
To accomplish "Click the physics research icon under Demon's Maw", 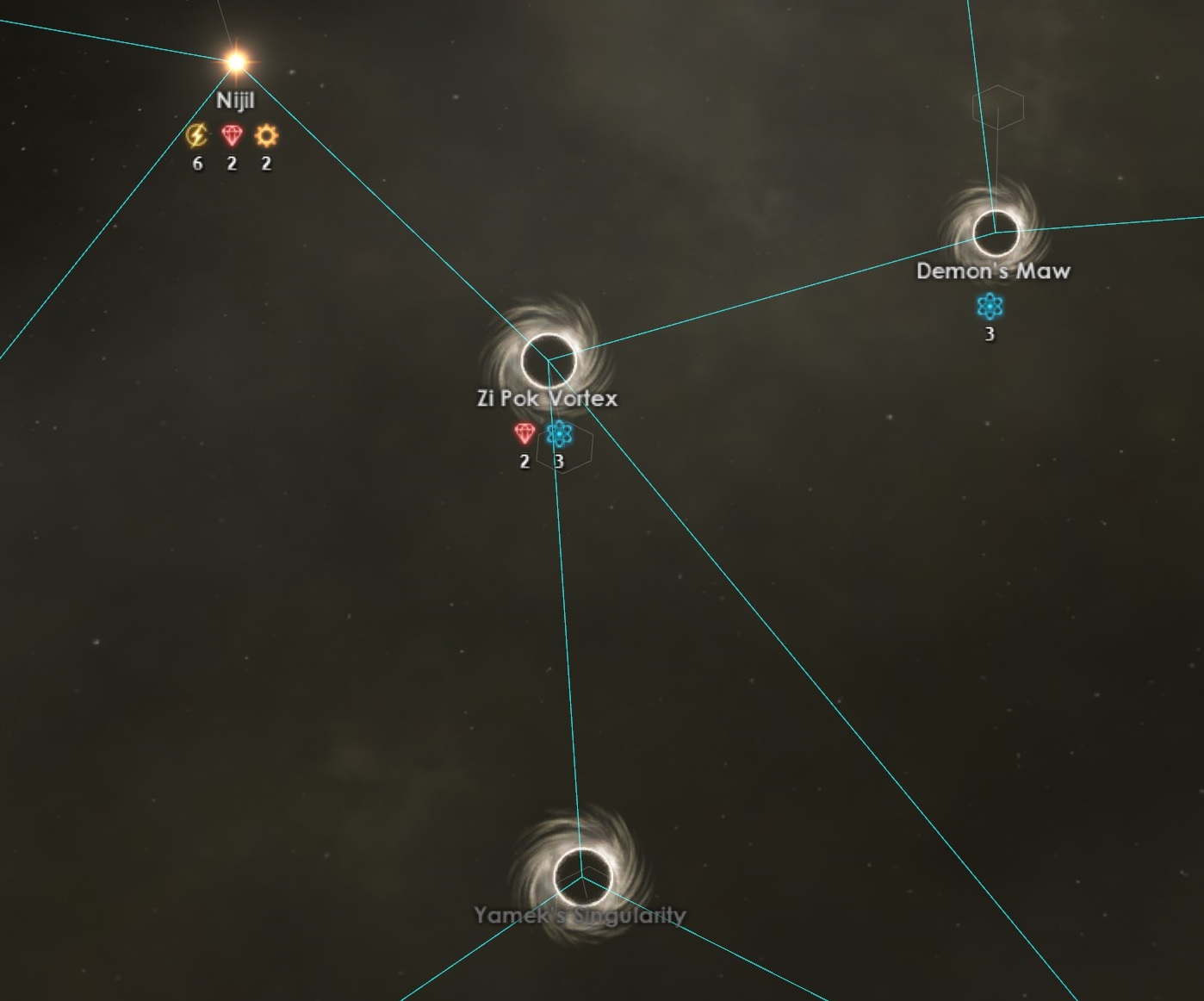I will 989,303.
